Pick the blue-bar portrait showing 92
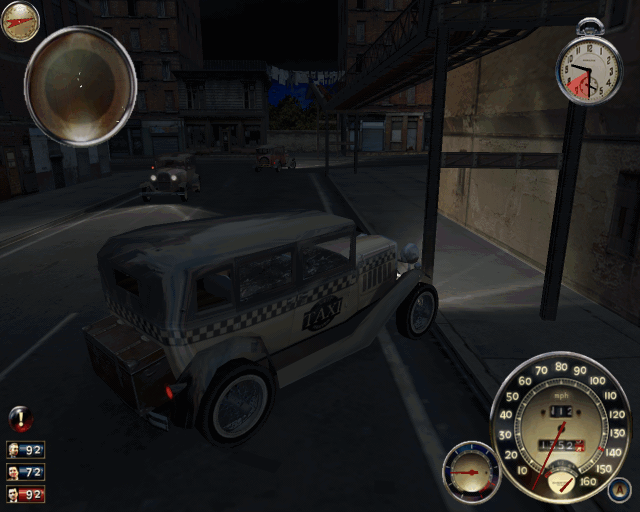This screenshot has width=640, height=512. [25, 450]
